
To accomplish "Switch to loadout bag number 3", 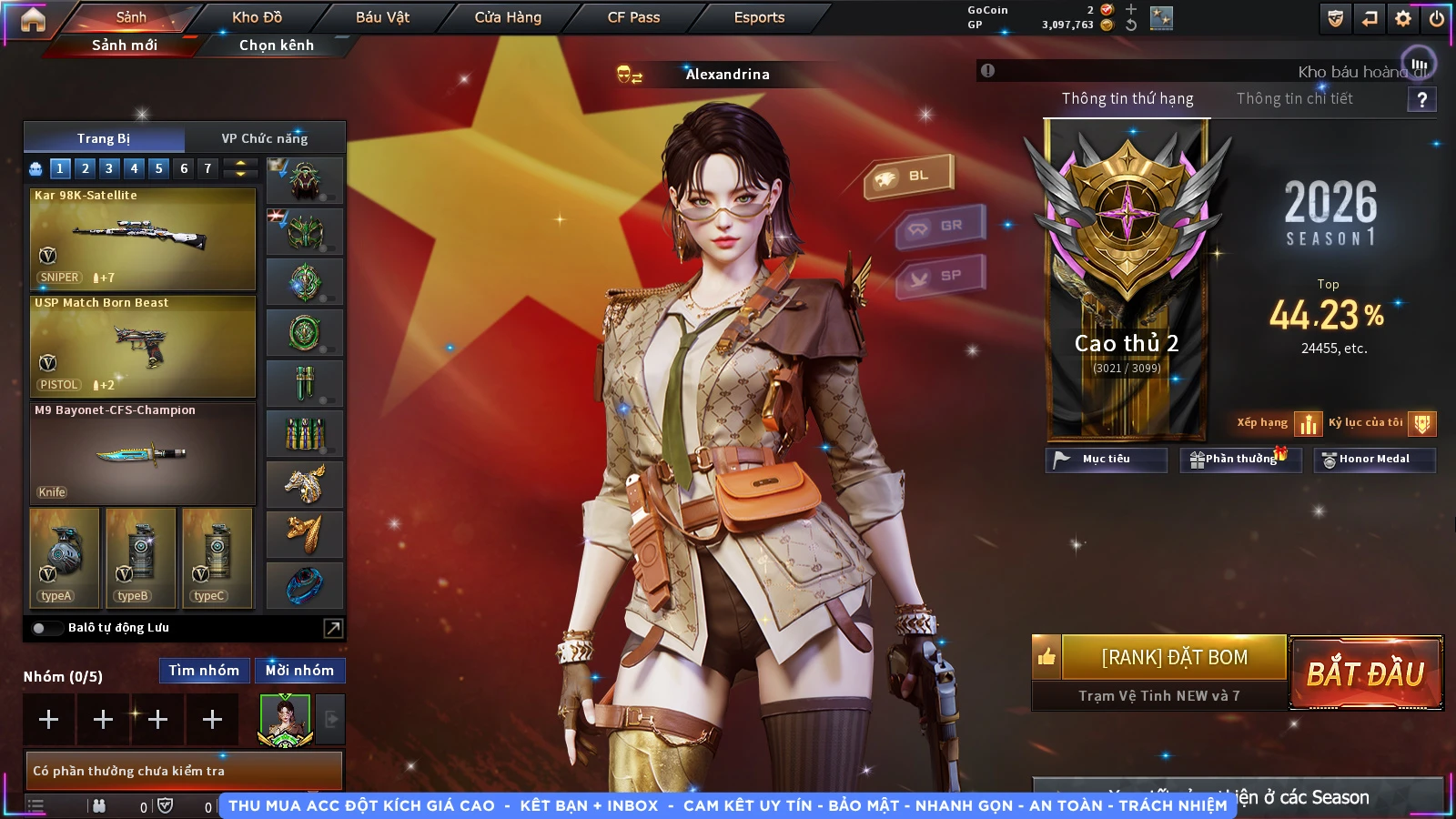I will click(x=109, y=168).
